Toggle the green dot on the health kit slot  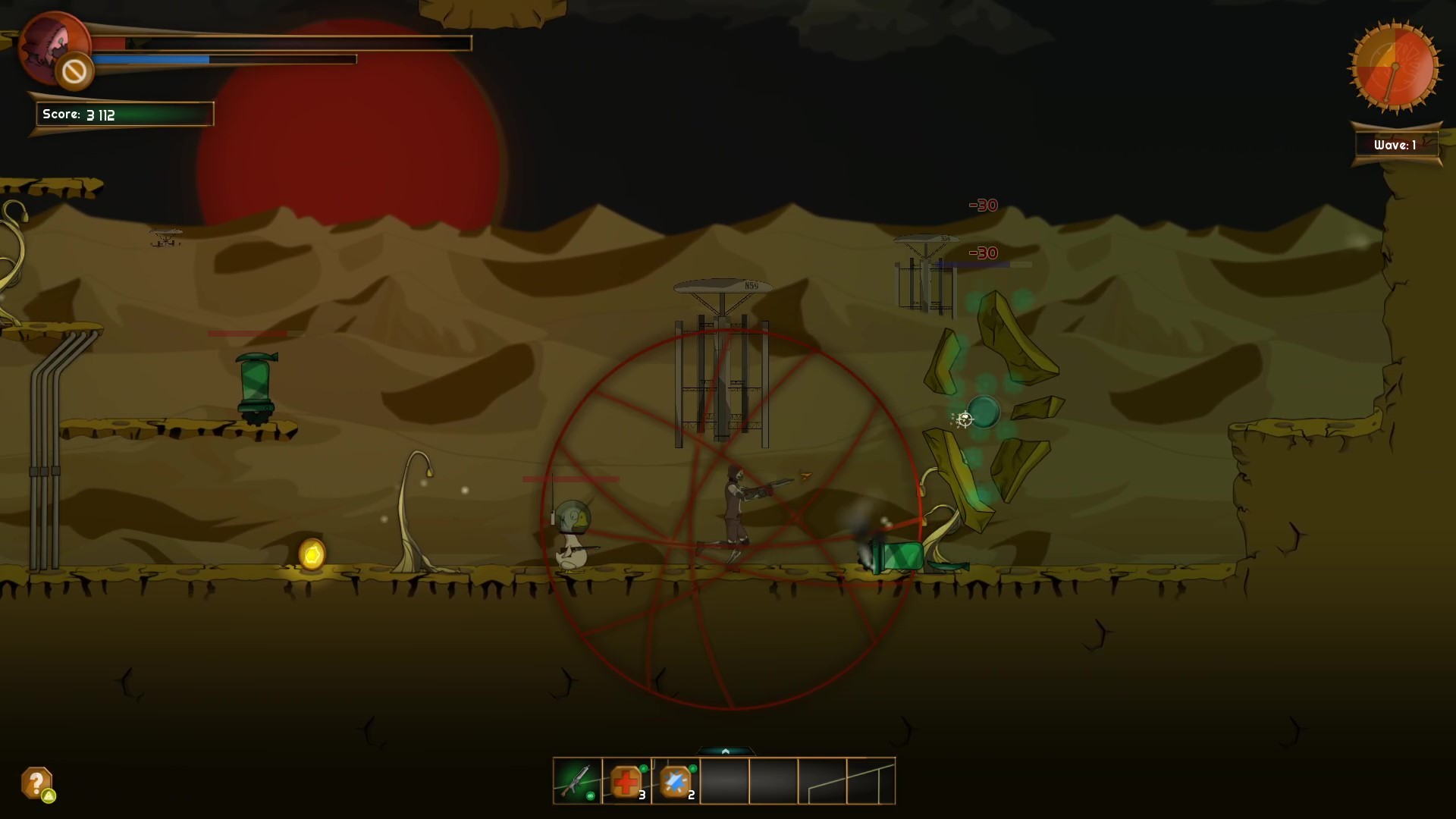645,768
